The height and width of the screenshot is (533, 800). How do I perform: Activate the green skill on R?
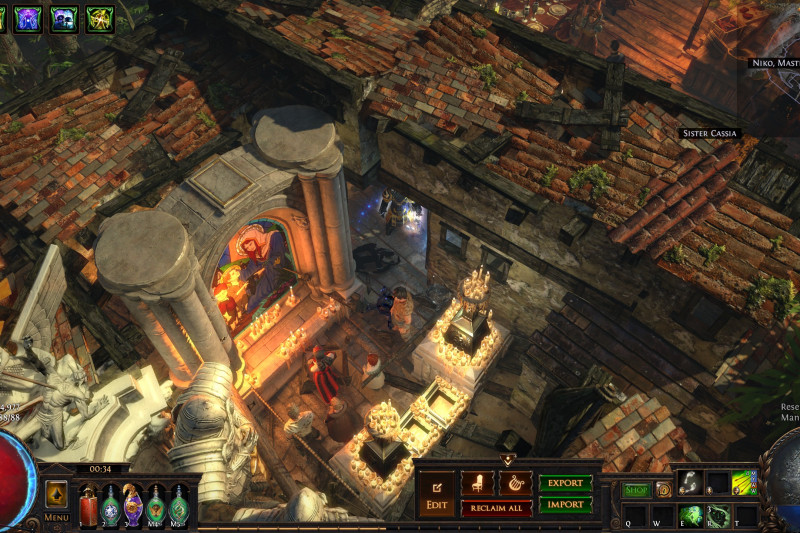[x=717, y=516]
